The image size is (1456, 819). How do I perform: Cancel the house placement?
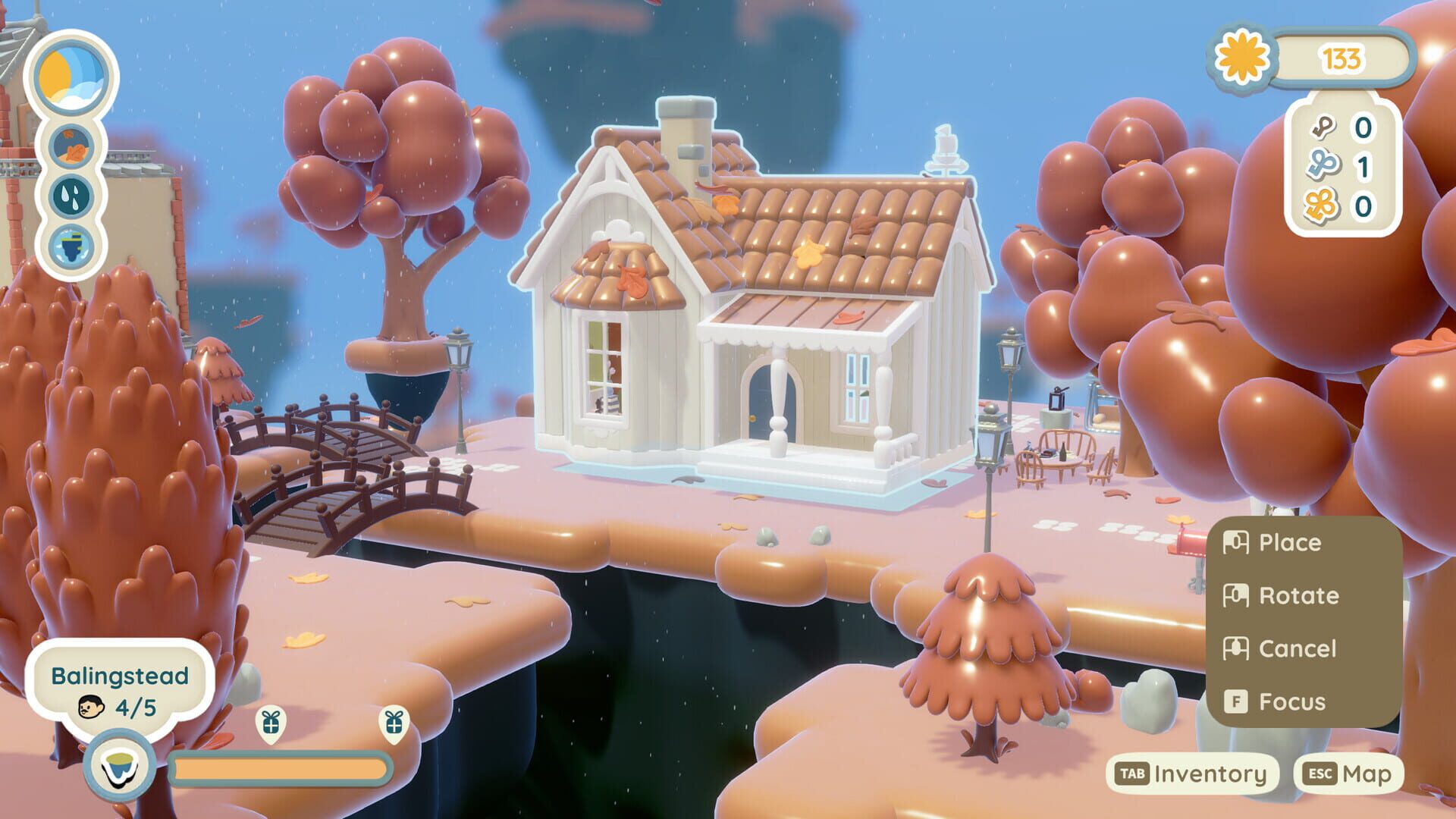1296,648
